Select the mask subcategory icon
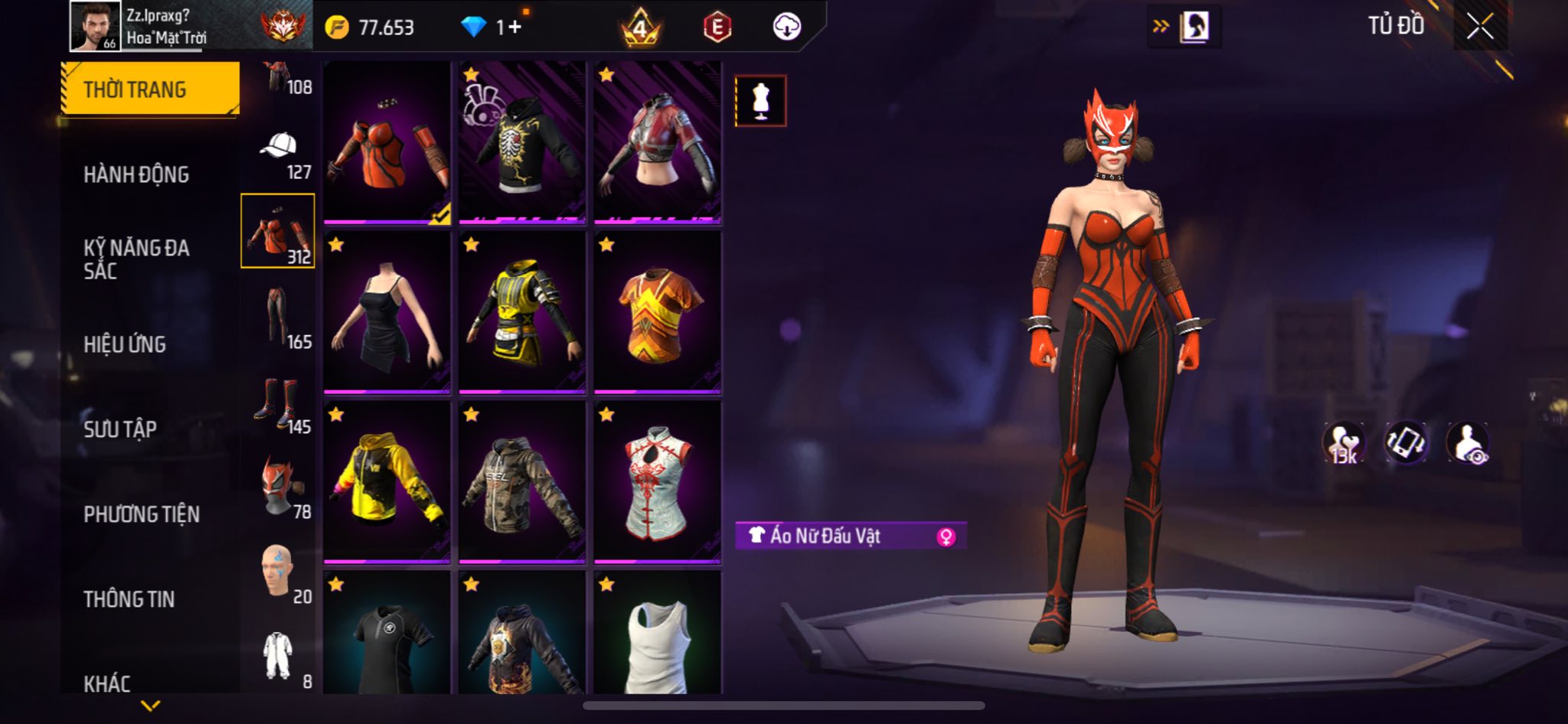The height and width of the screenshot is (724, 1568). 279,487
